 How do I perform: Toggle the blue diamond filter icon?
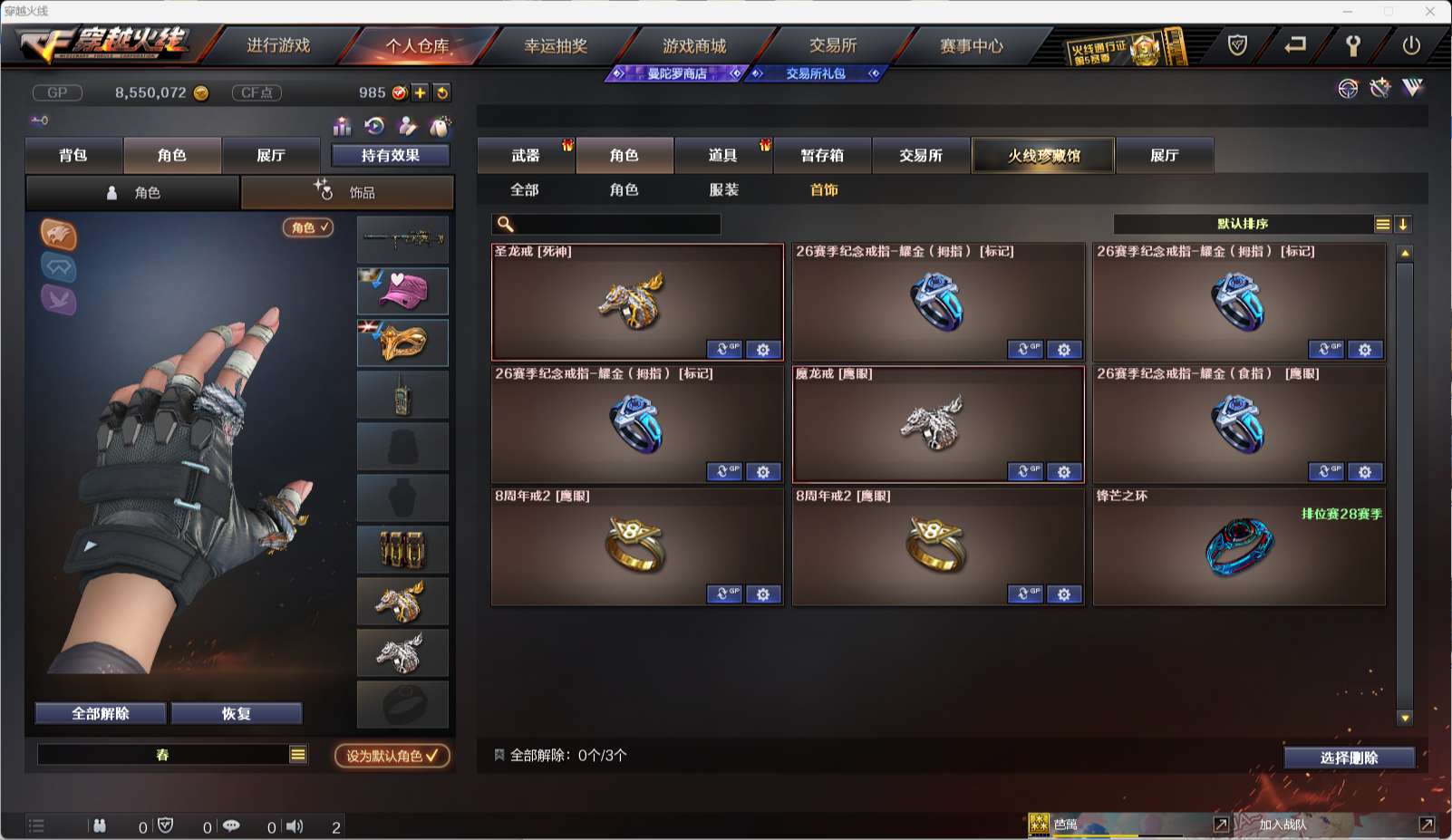click(x=58, y=268)
